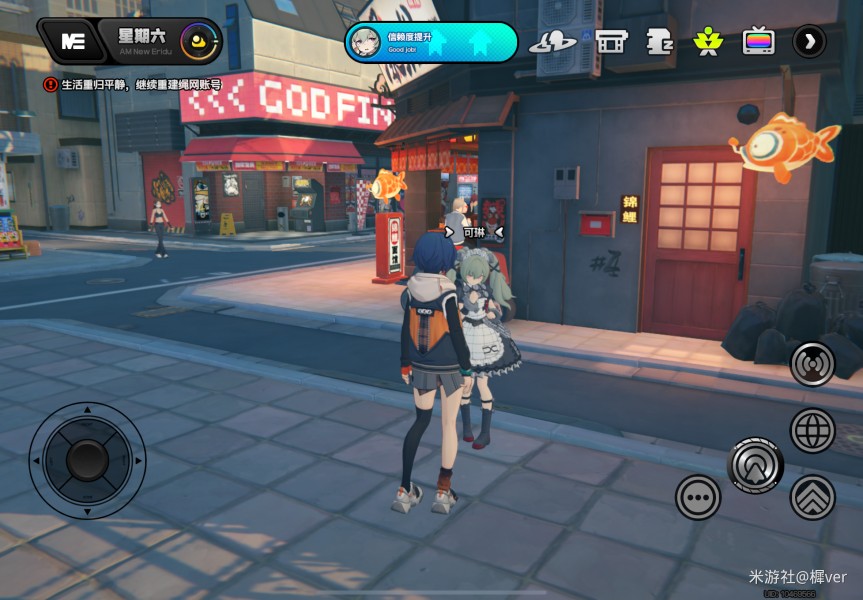
Task: Select the 可琳 NPC interaction label
Action: pos(473,232)
